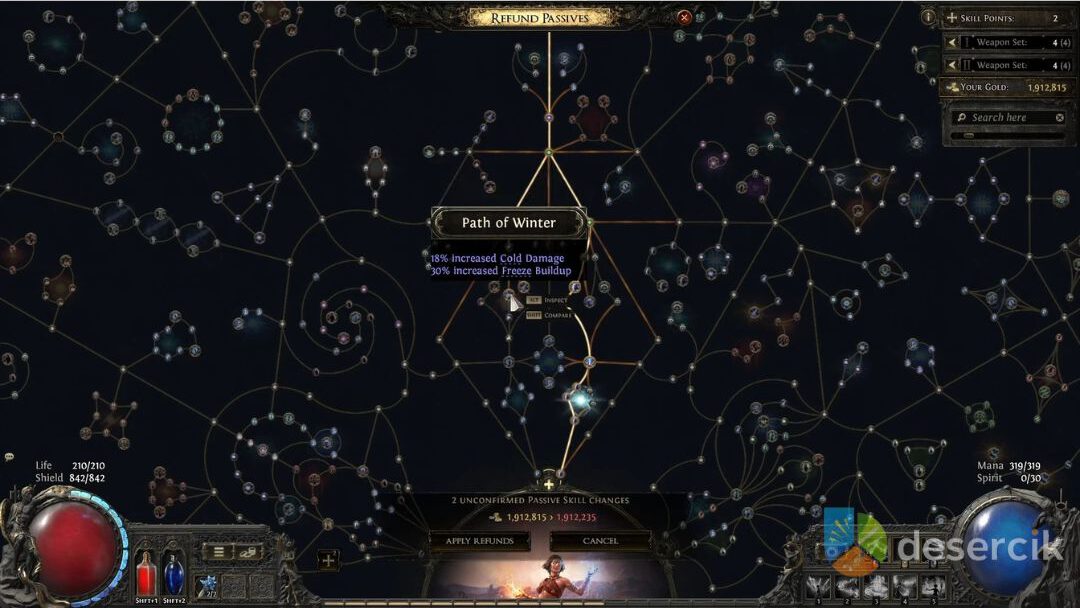
Task: Select the blue crystal charm slot
Action: pos(207,584)
